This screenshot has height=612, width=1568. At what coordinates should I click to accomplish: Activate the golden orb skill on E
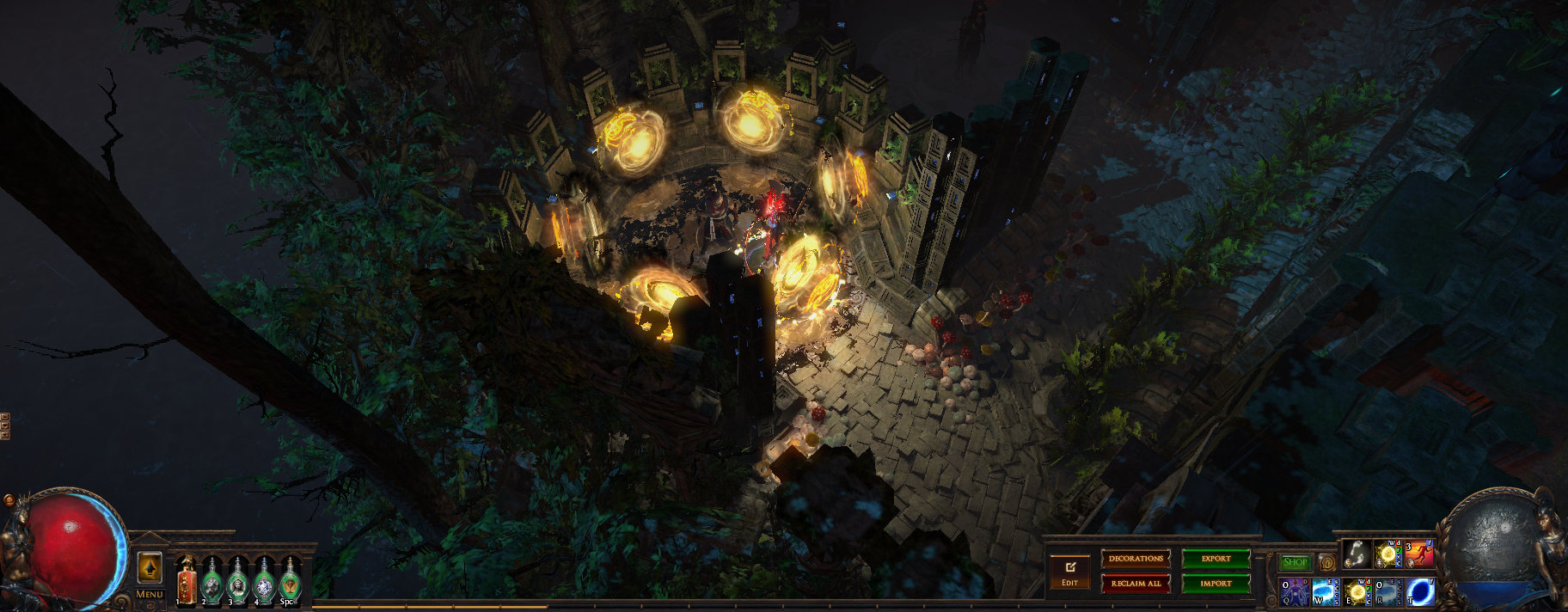tap(1357, 592)
